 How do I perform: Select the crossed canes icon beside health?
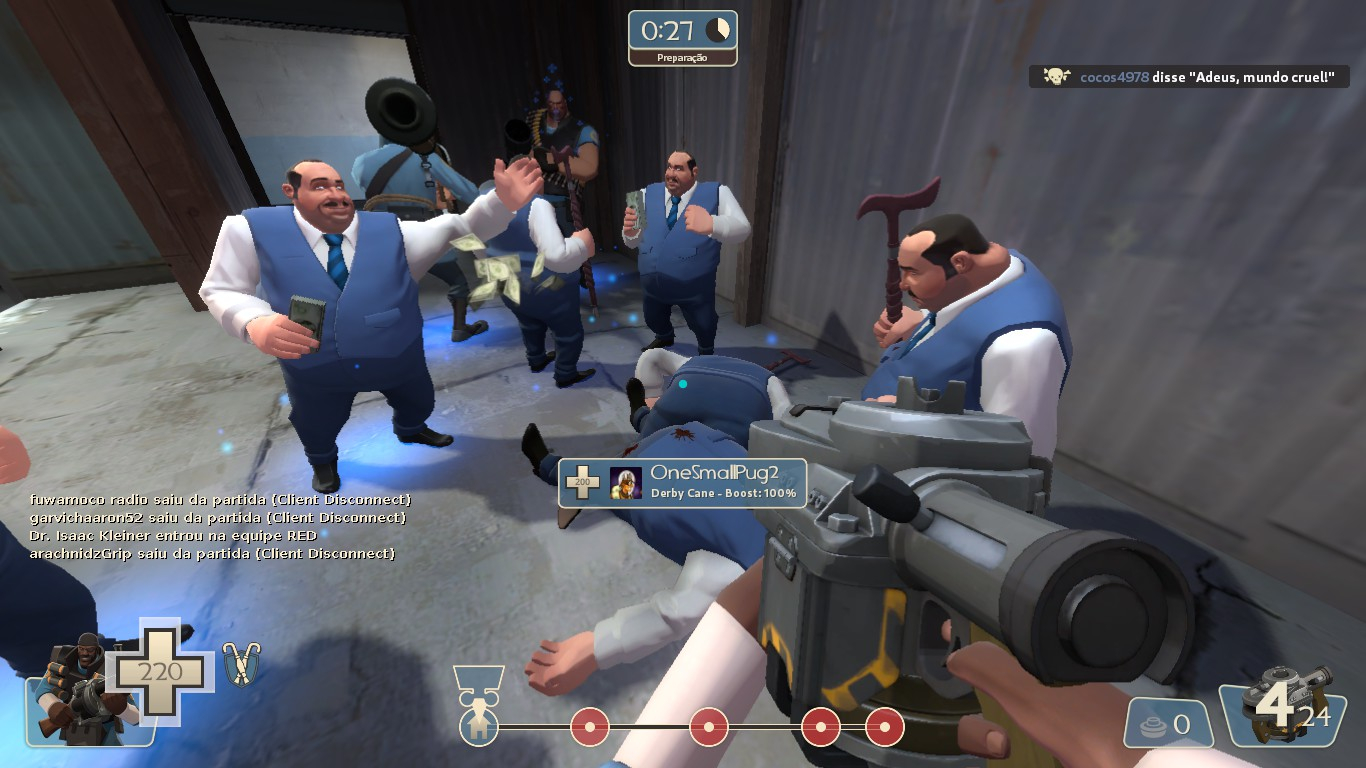coord(240,664)
